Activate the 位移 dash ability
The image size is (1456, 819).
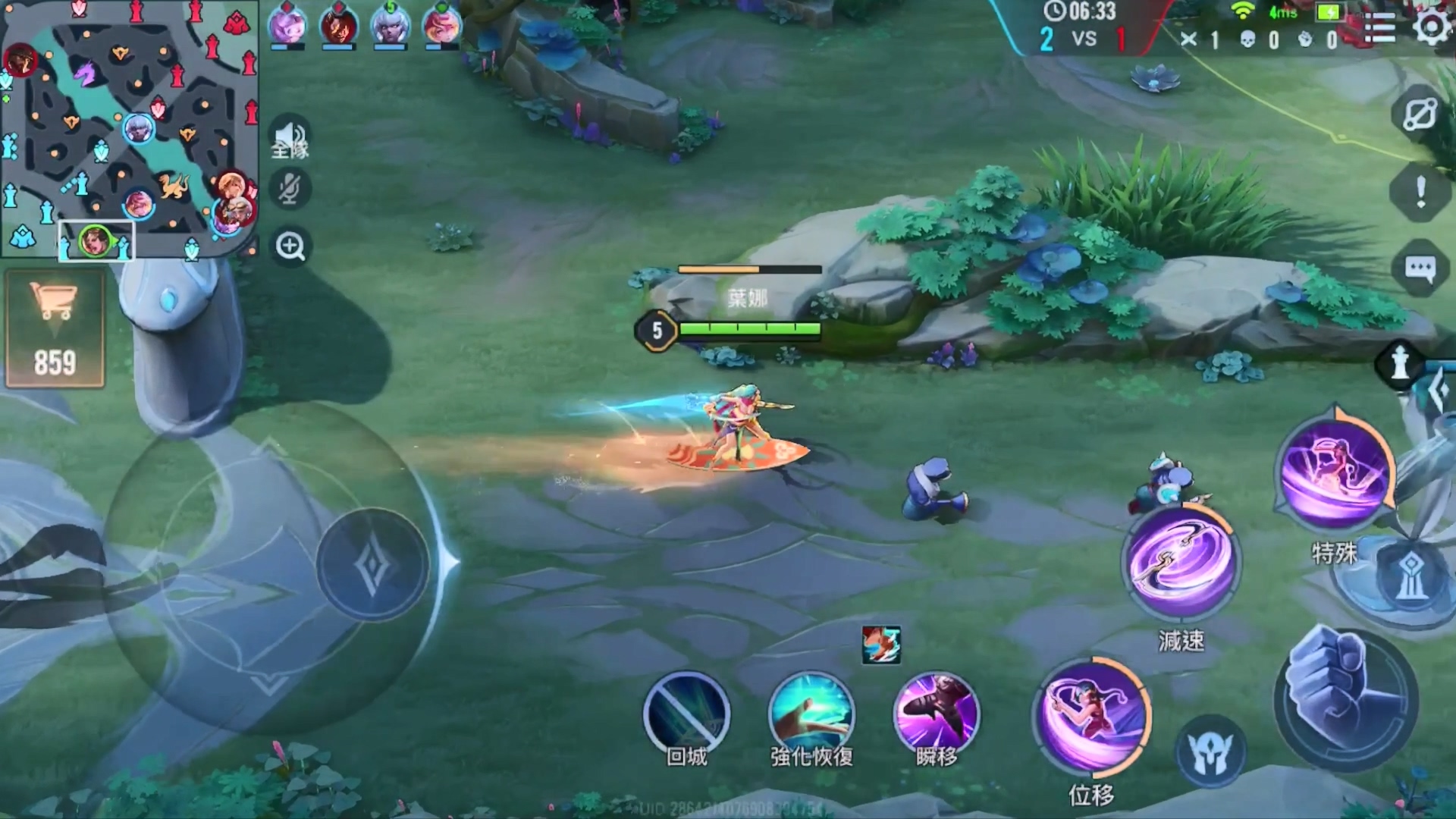(1092, 717)
